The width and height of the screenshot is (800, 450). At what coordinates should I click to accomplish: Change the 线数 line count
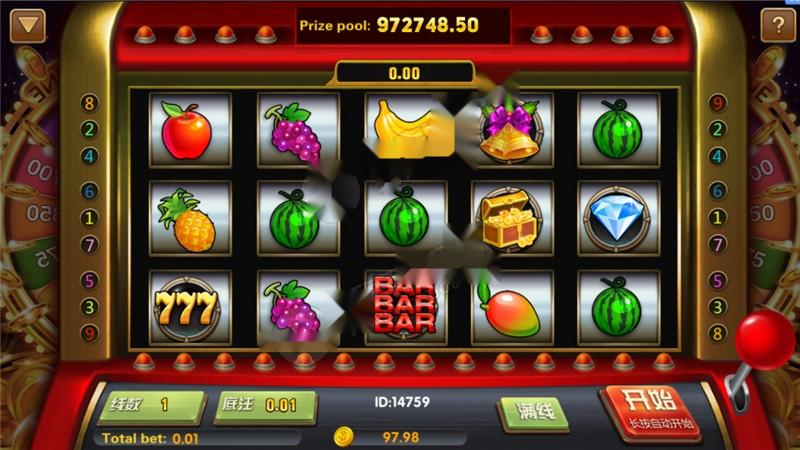tap(151, 406)
